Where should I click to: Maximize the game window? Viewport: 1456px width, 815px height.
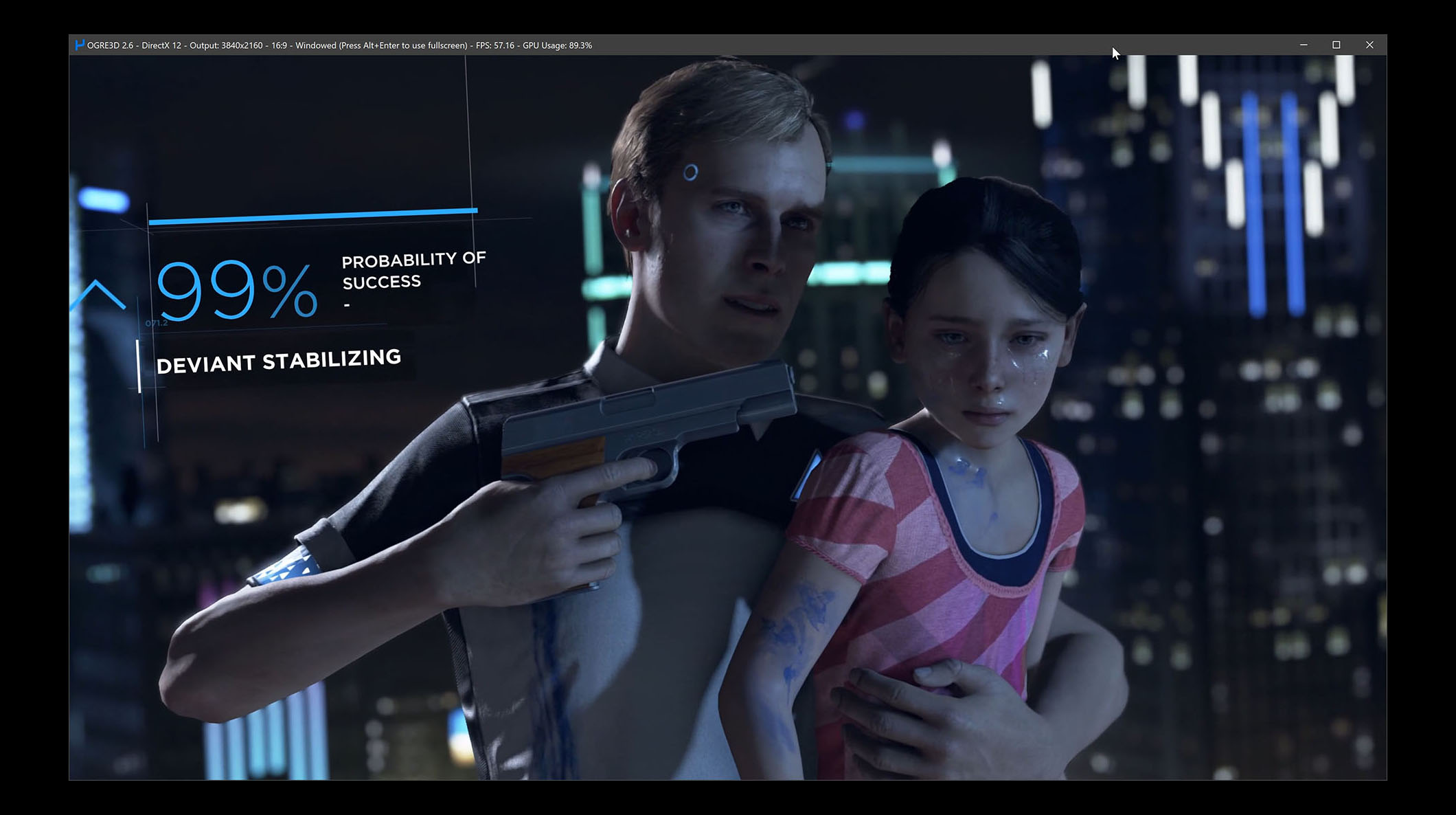[x=1336, y=45]
